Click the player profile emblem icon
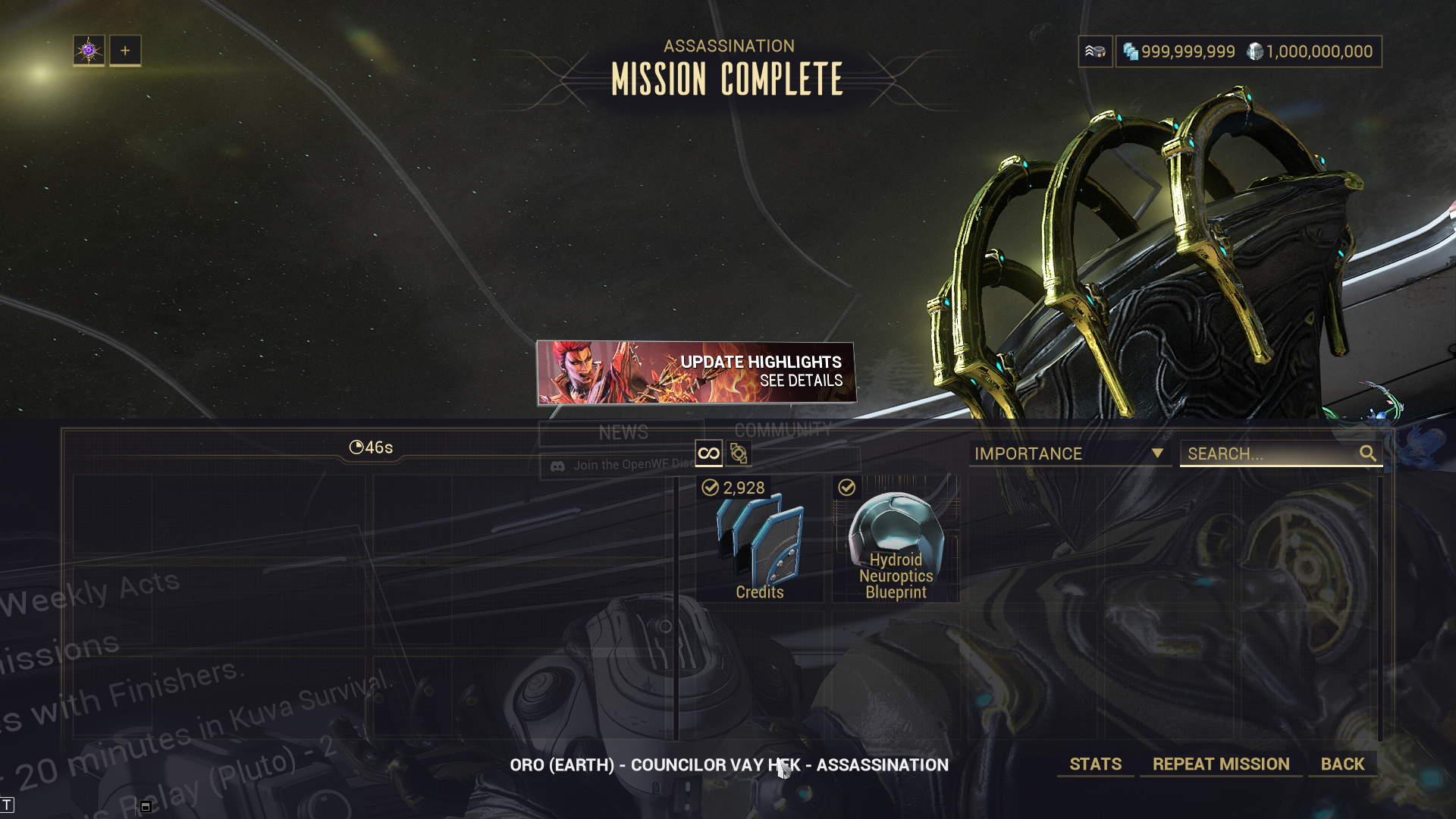This screenshot has width=1456, height=819. tap(89, 51)
